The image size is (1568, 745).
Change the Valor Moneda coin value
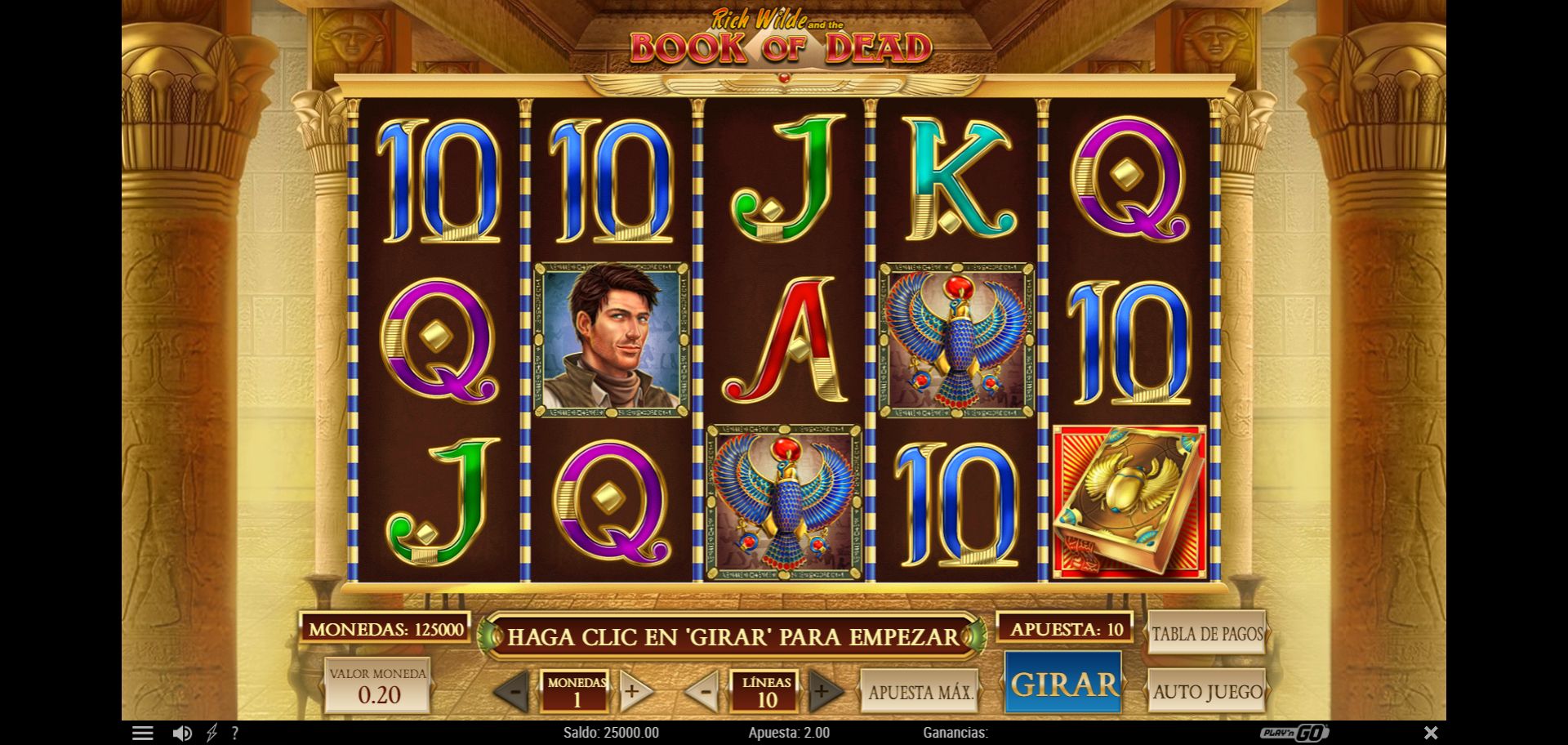click(x=377, y=686)
